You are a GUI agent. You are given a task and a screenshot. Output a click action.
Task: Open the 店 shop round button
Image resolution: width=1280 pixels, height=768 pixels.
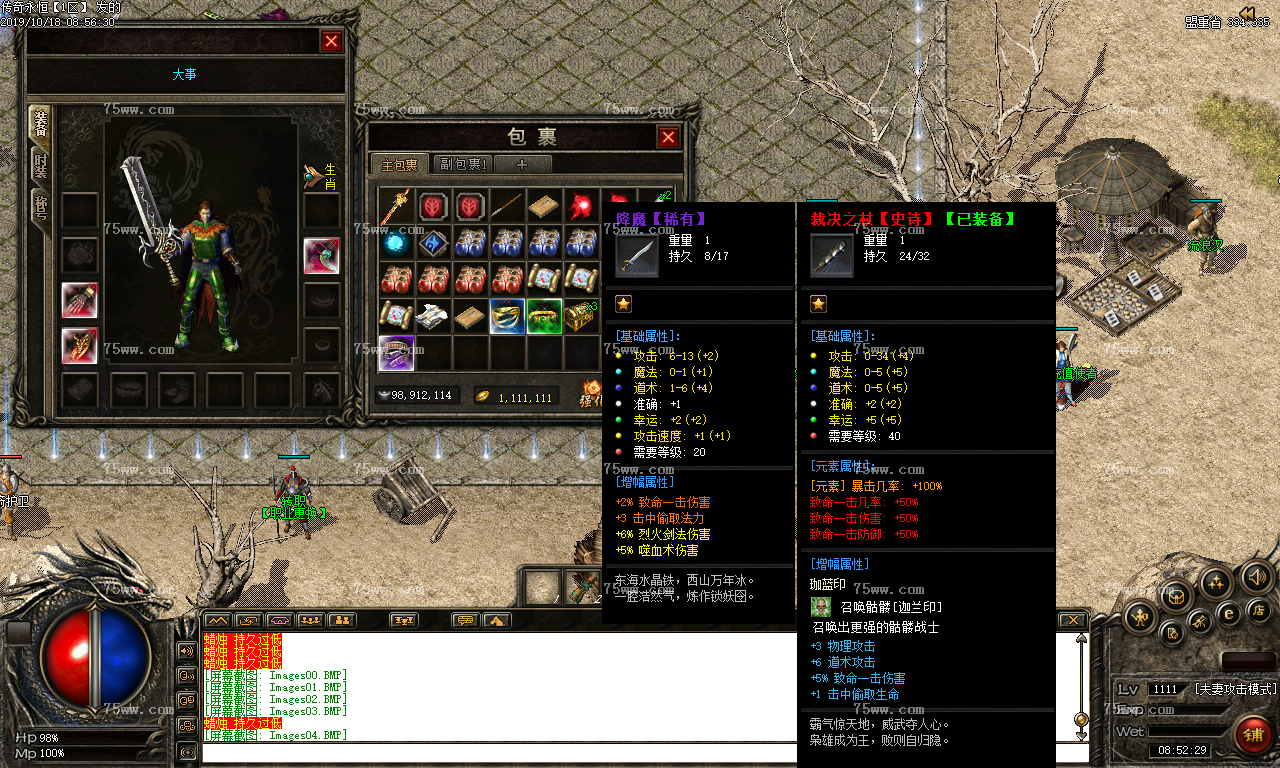(x=1259, y=610)
